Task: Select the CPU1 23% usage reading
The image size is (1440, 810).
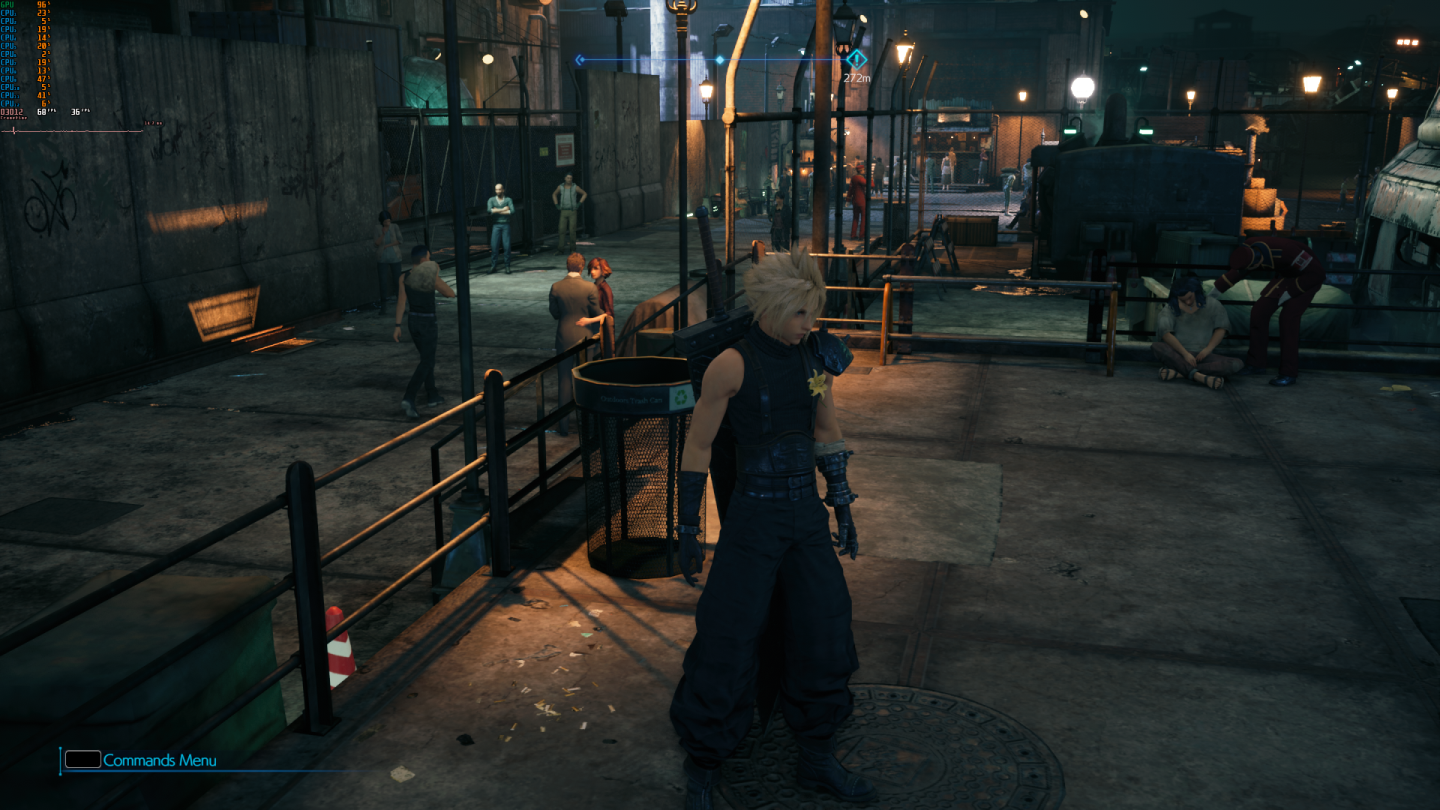Action: [x=43, y=13]
